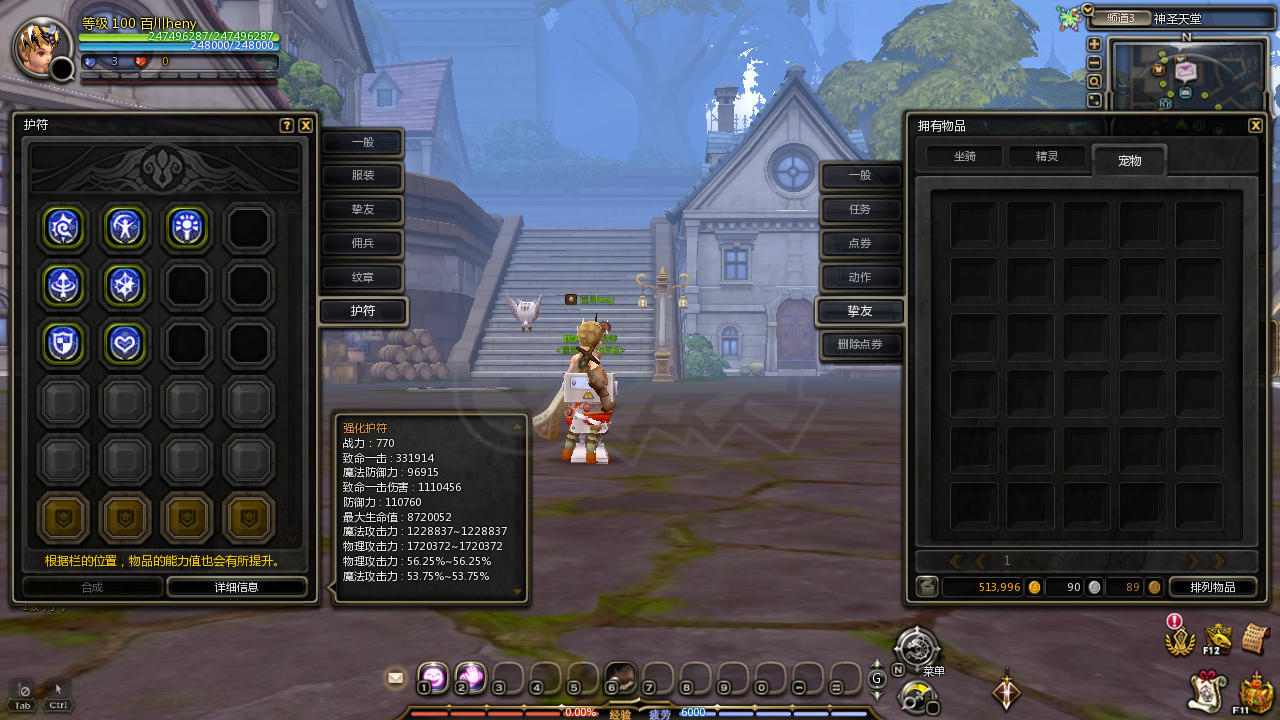Click the 删除点券 button
Viewport: 1280px width, 720px height.
(x=860, y=345)
